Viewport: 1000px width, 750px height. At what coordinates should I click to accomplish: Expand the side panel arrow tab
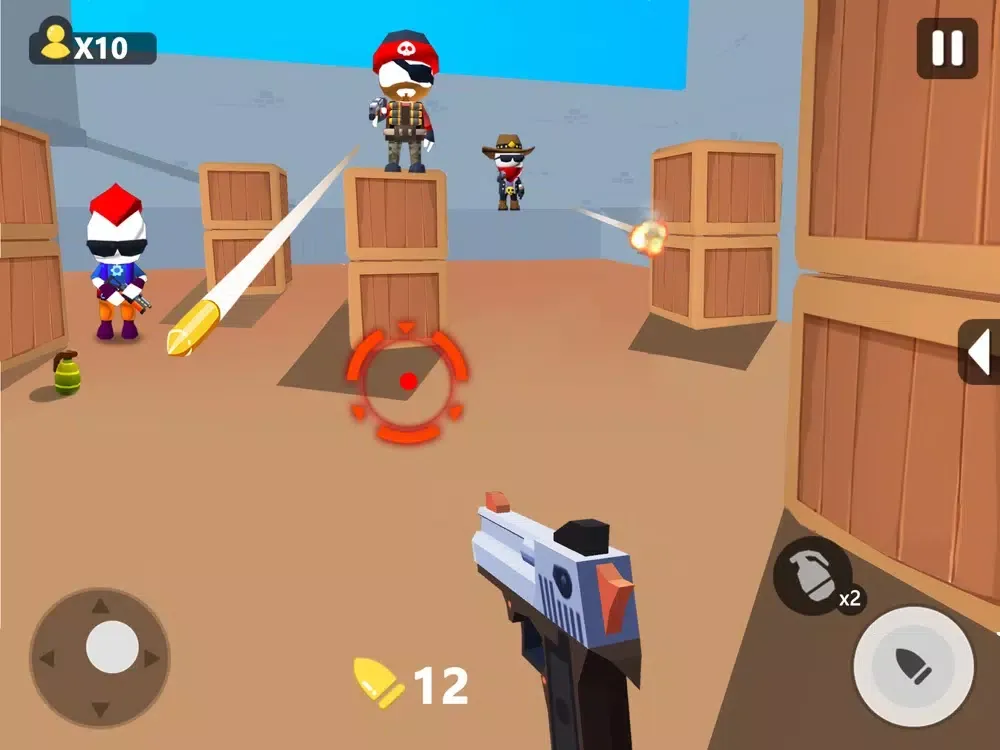click(x=980, y=352)
